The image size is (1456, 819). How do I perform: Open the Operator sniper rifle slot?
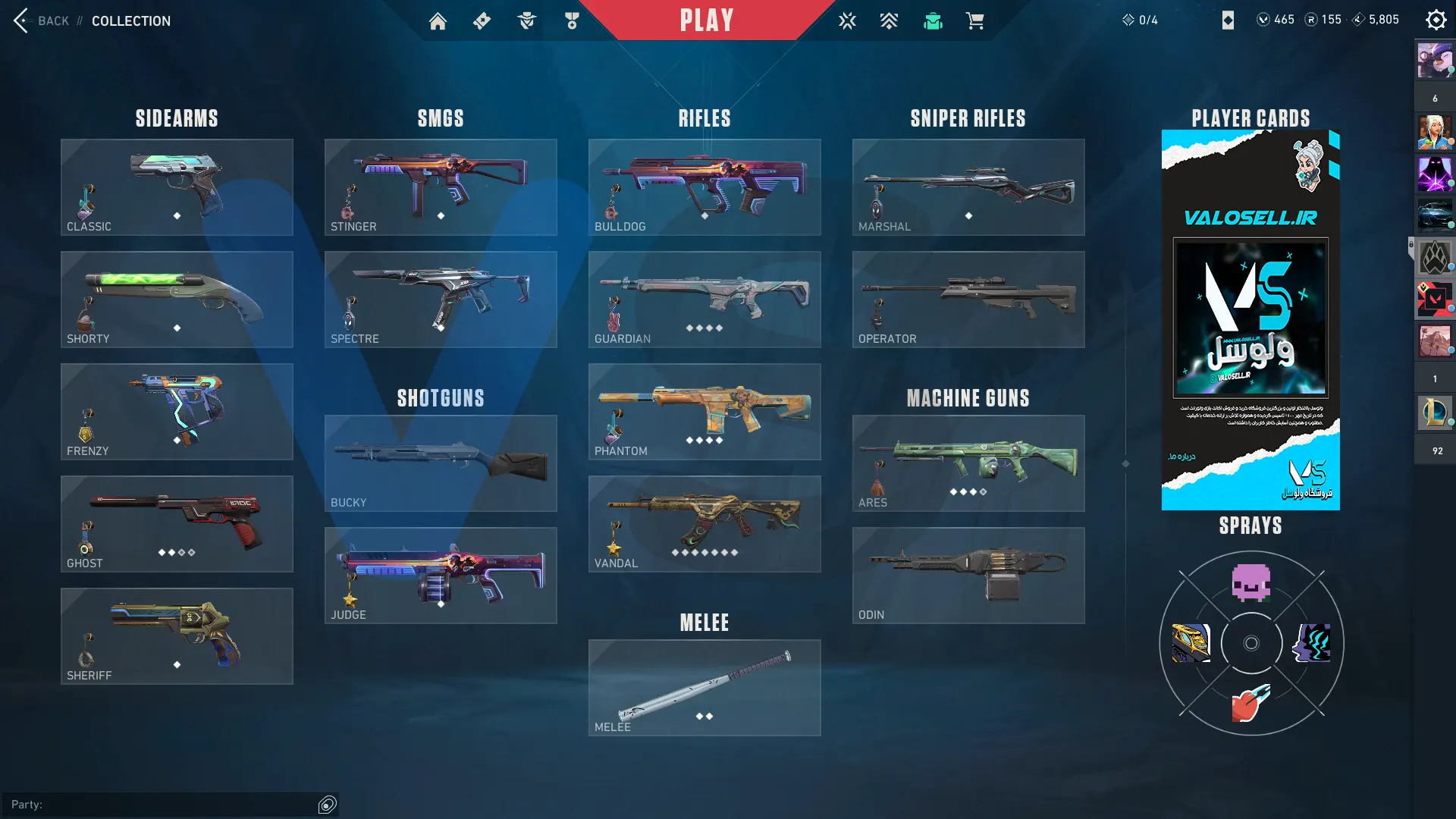[968, 300]
